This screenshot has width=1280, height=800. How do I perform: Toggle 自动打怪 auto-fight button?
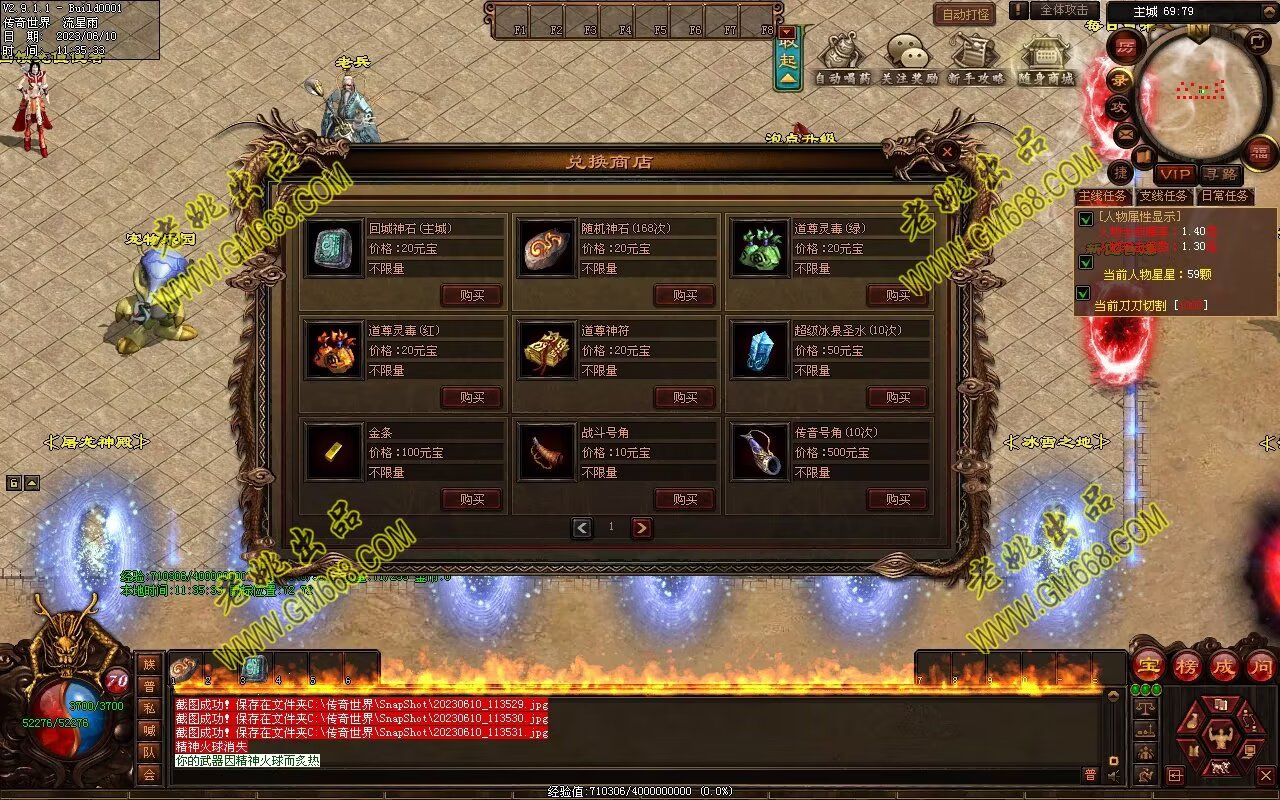964,14
